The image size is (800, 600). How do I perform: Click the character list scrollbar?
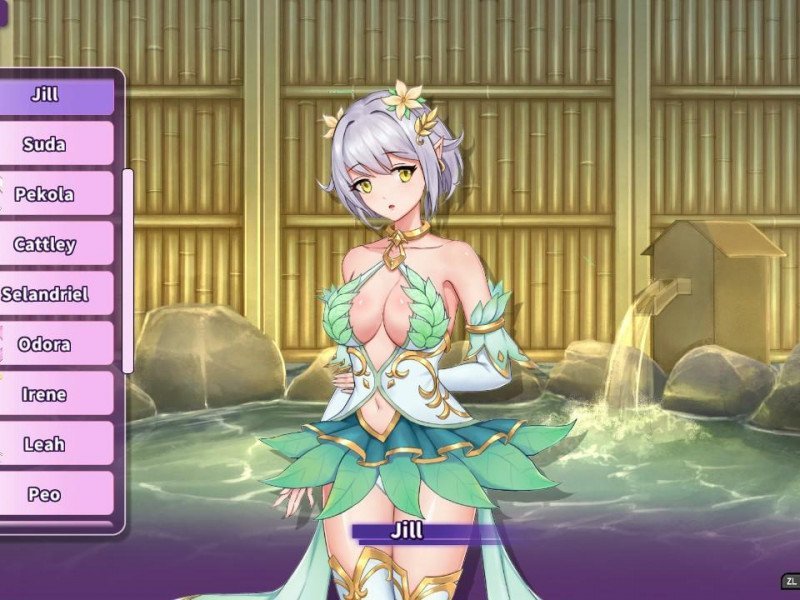(x=128, y=270)
